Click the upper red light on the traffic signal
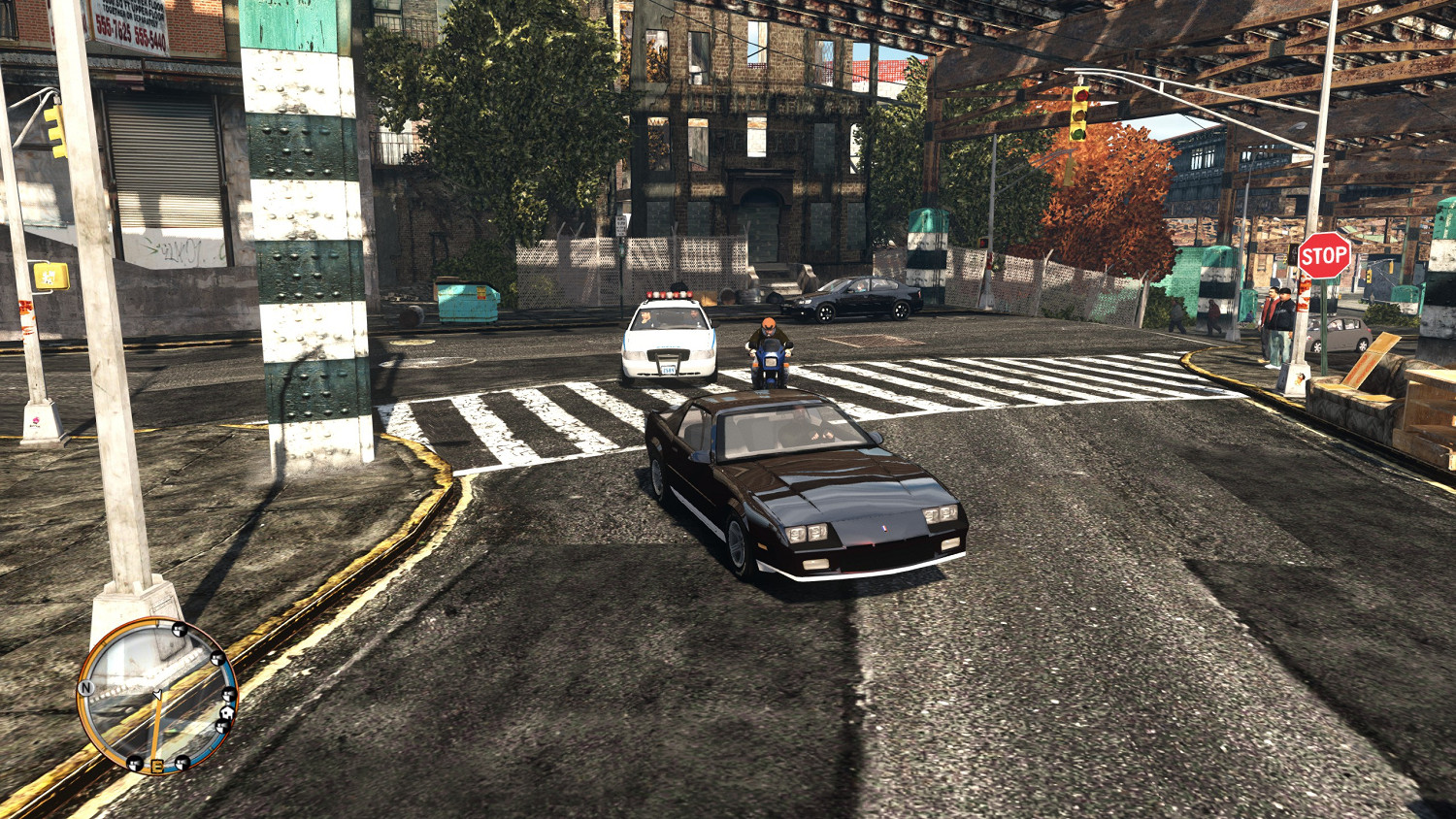1456x819 pixels. [1081, 95]
